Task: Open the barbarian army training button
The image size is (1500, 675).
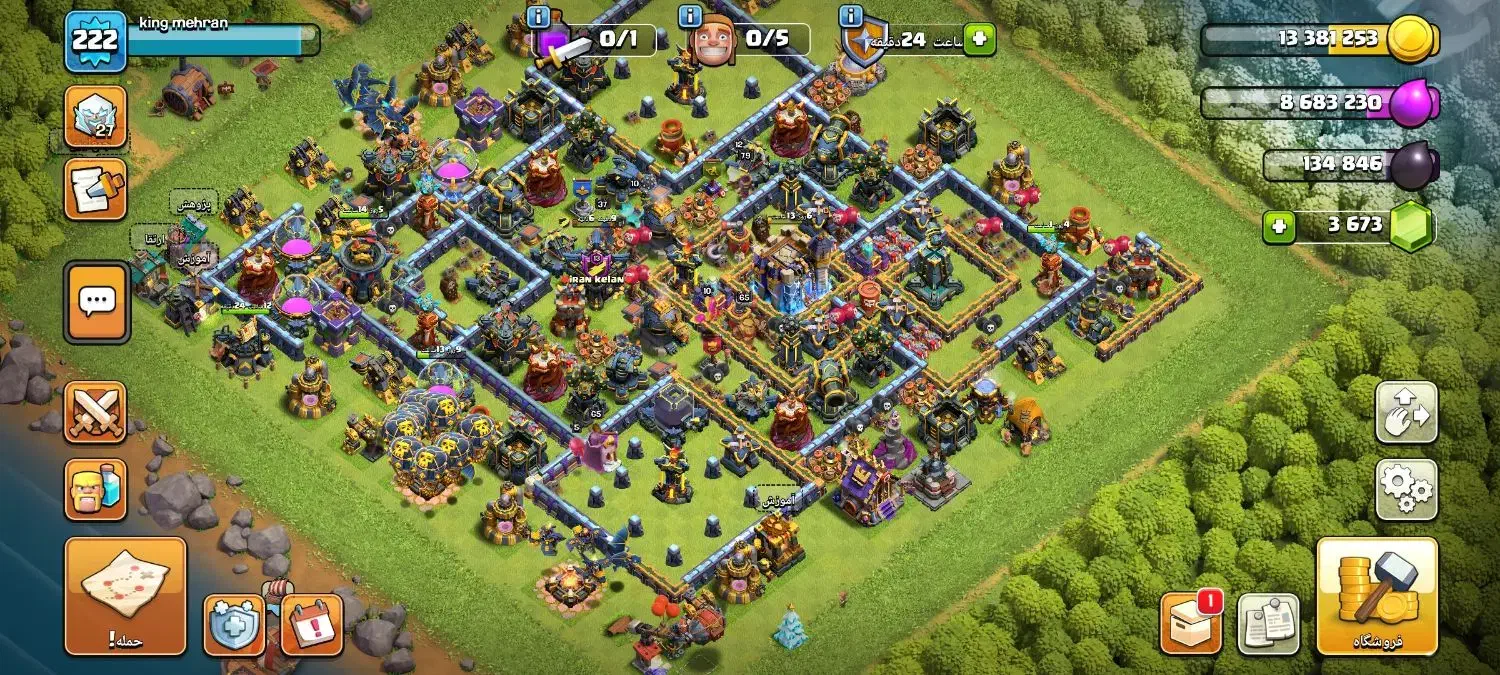Action: tap(95, 490)
